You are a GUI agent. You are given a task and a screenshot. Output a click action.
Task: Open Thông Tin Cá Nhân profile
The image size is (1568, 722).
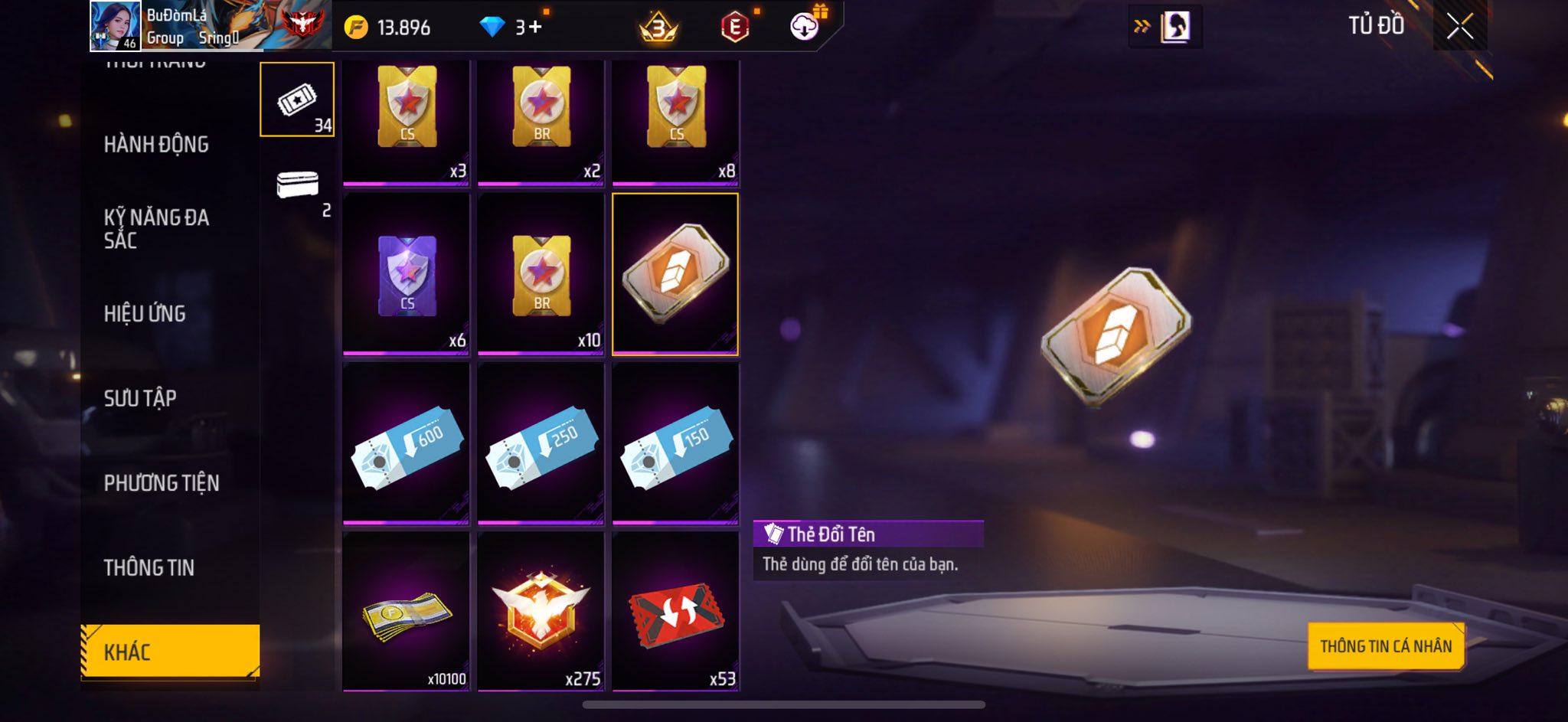click(x=1386, y=646)
